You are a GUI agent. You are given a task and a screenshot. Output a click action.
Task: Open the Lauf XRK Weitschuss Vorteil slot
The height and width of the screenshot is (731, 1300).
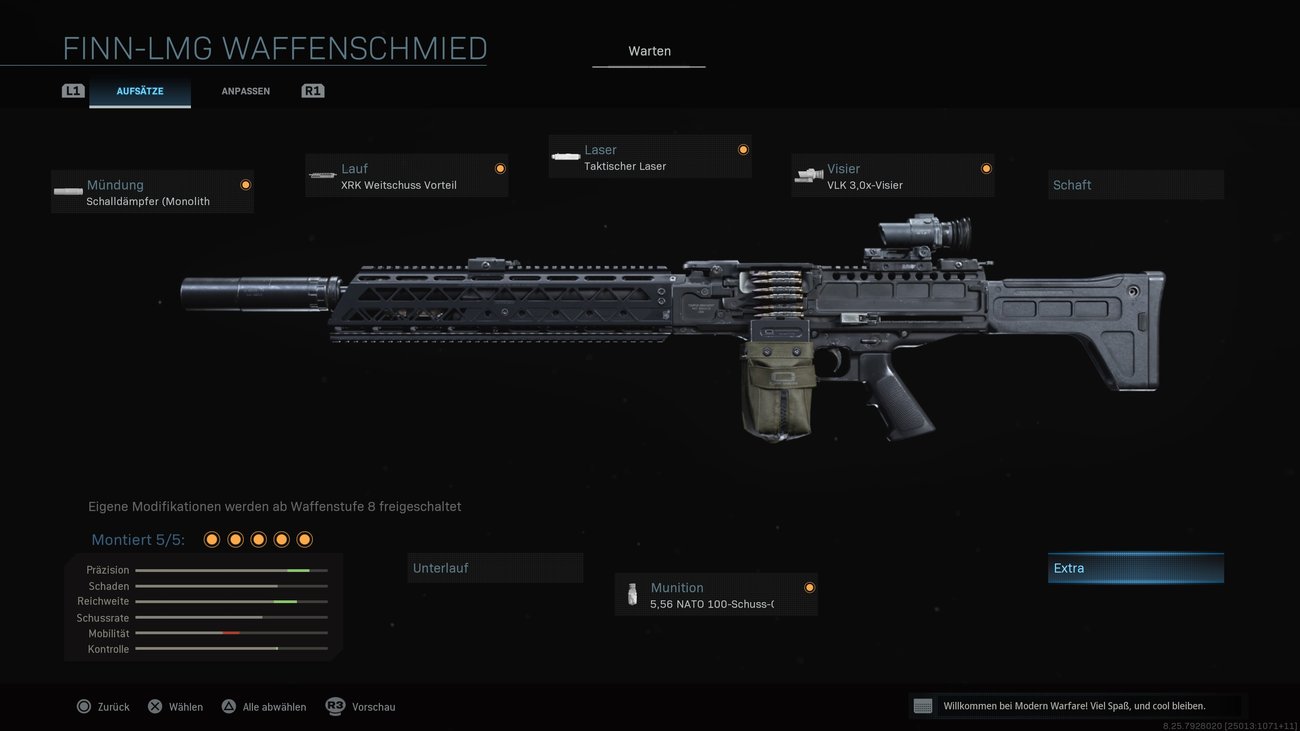click(x=406, y=176)
